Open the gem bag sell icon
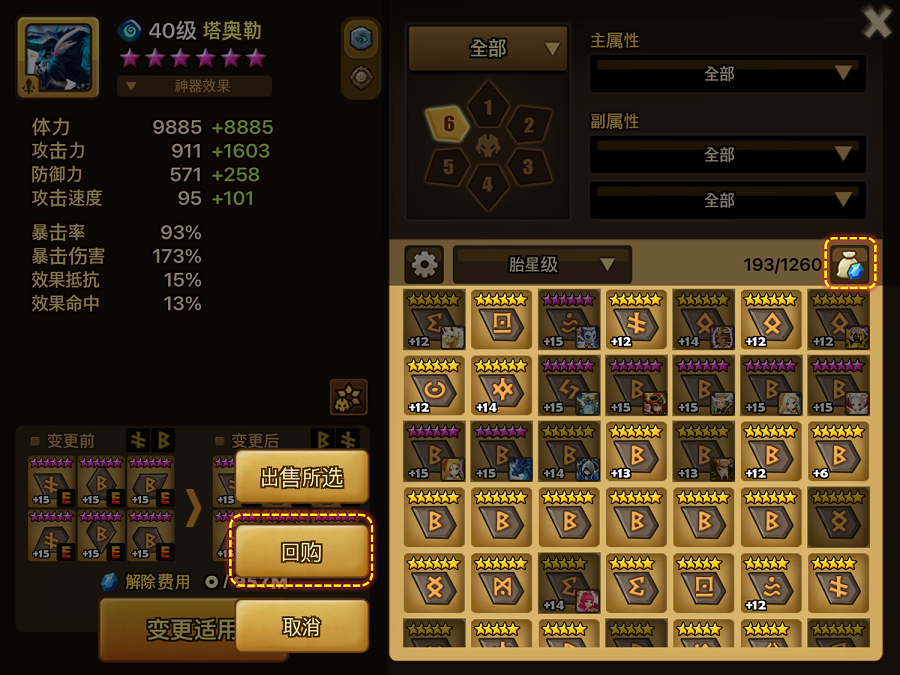This screenshot has height=675, width=900. pos(850,264)
